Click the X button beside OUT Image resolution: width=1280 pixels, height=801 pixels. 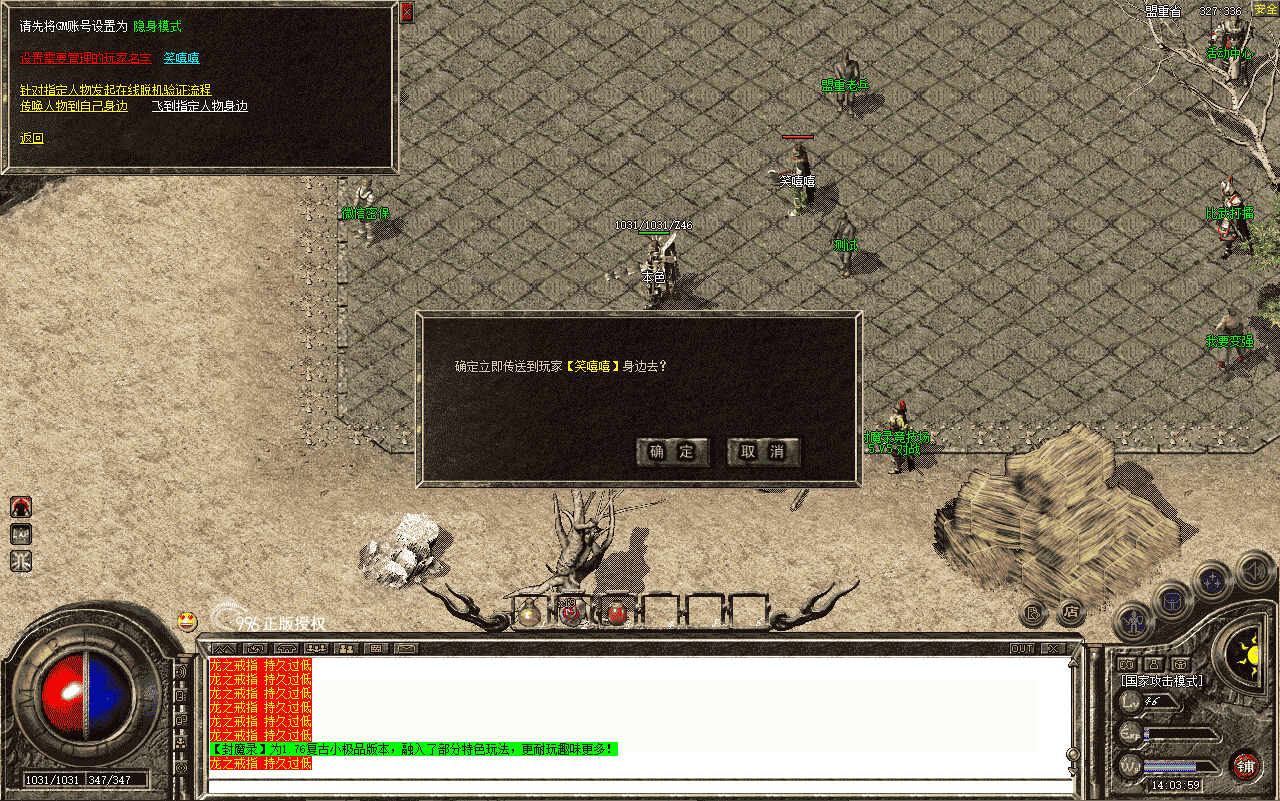coord(1052,648)
